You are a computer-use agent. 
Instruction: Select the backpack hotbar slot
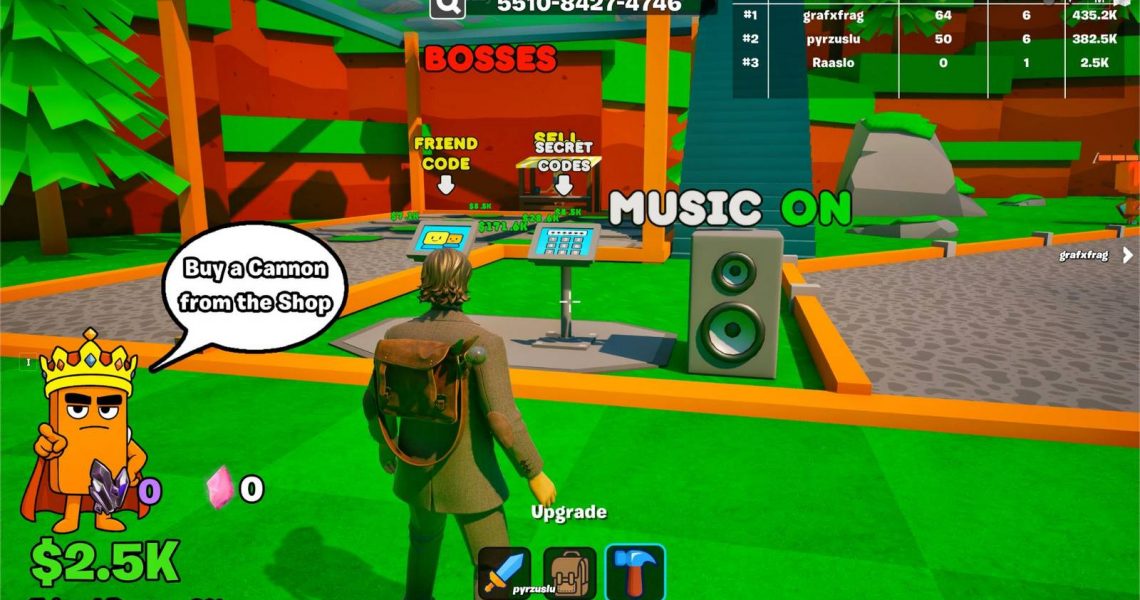click(569, 571)
